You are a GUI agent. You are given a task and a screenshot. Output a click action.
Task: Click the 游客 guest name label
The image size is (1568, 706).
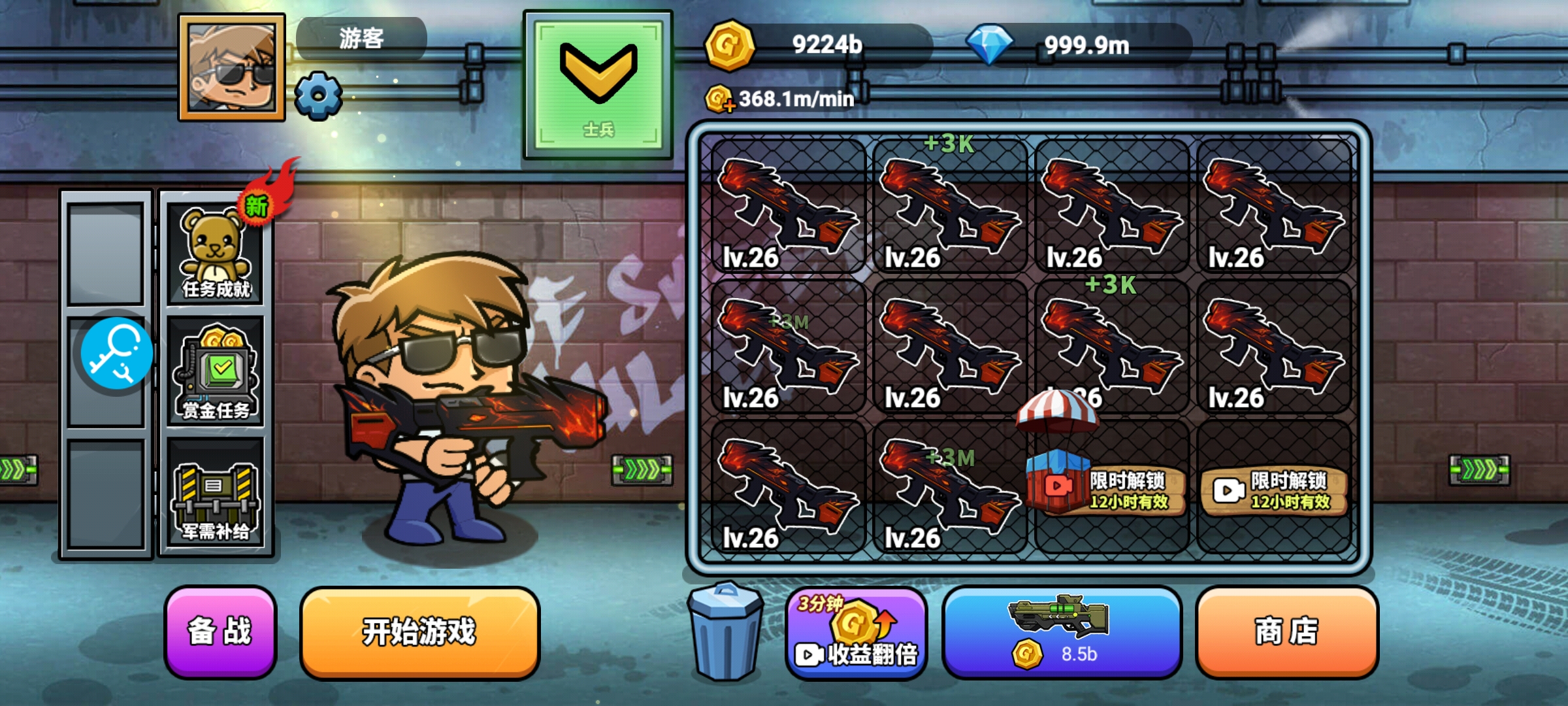(361, 39)
